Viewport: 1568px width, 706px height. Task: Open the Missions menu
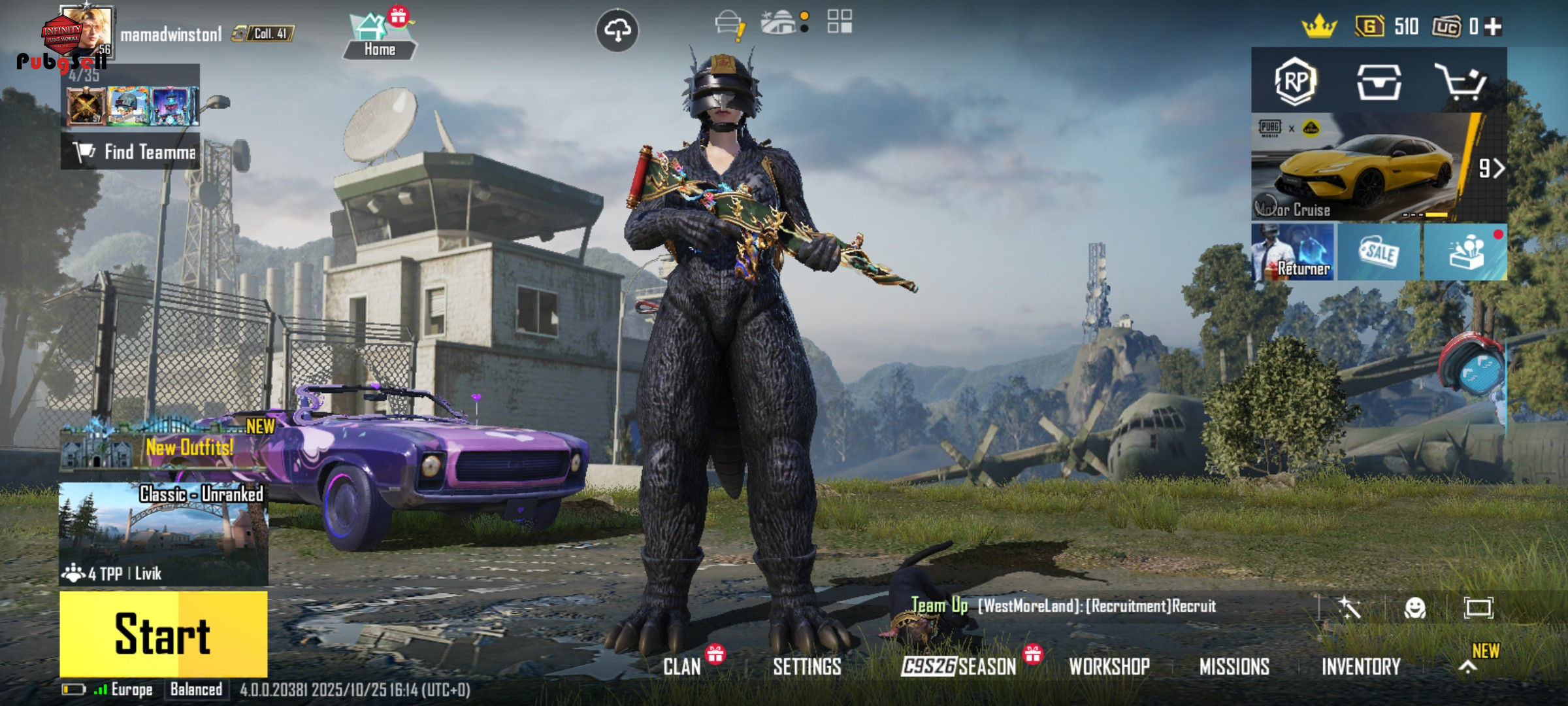[x=1234, y=667]
